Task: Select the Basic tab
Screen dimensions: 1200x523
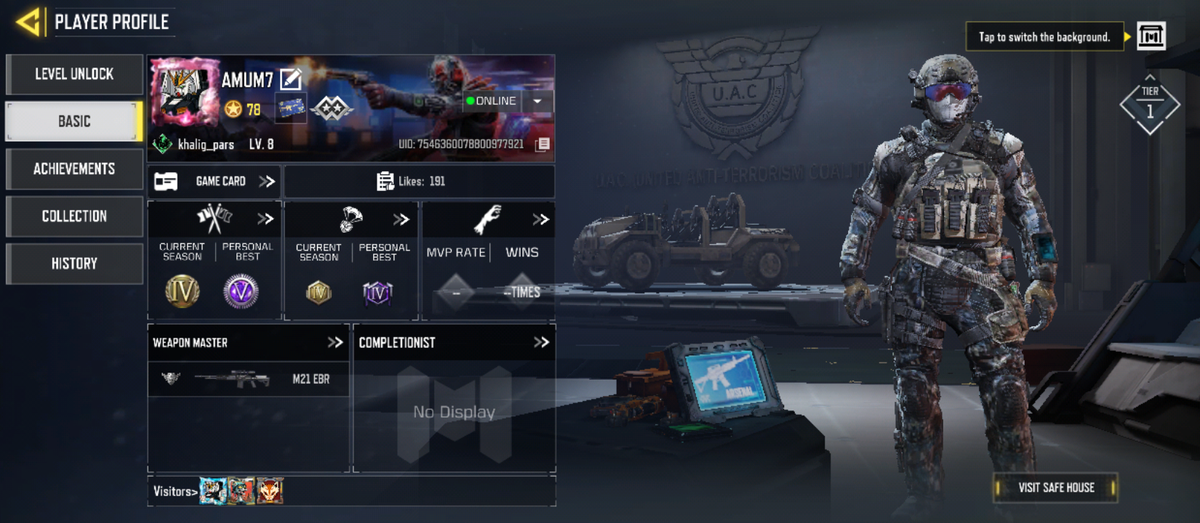Action: tap(74, 121)
